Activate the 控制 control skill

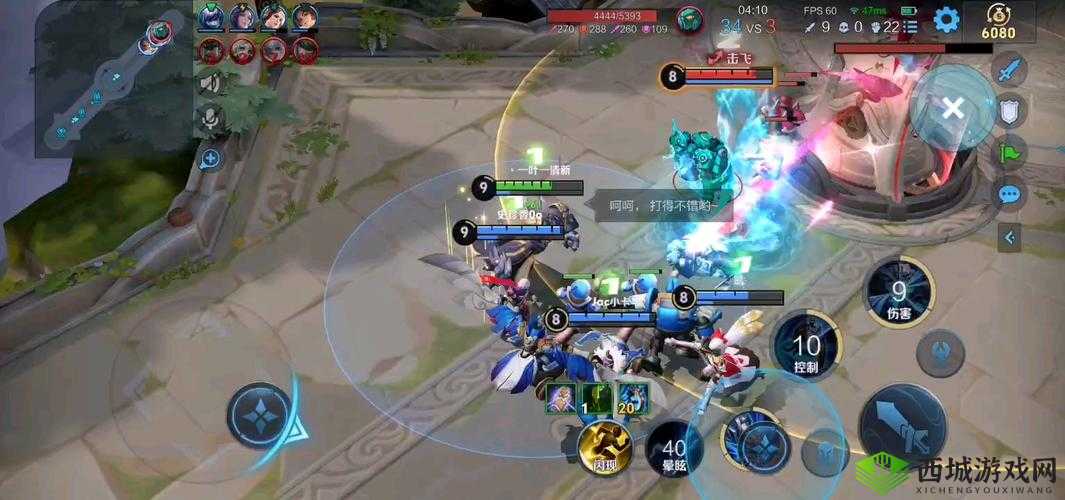pyautogui.click(x=806, y=348)
